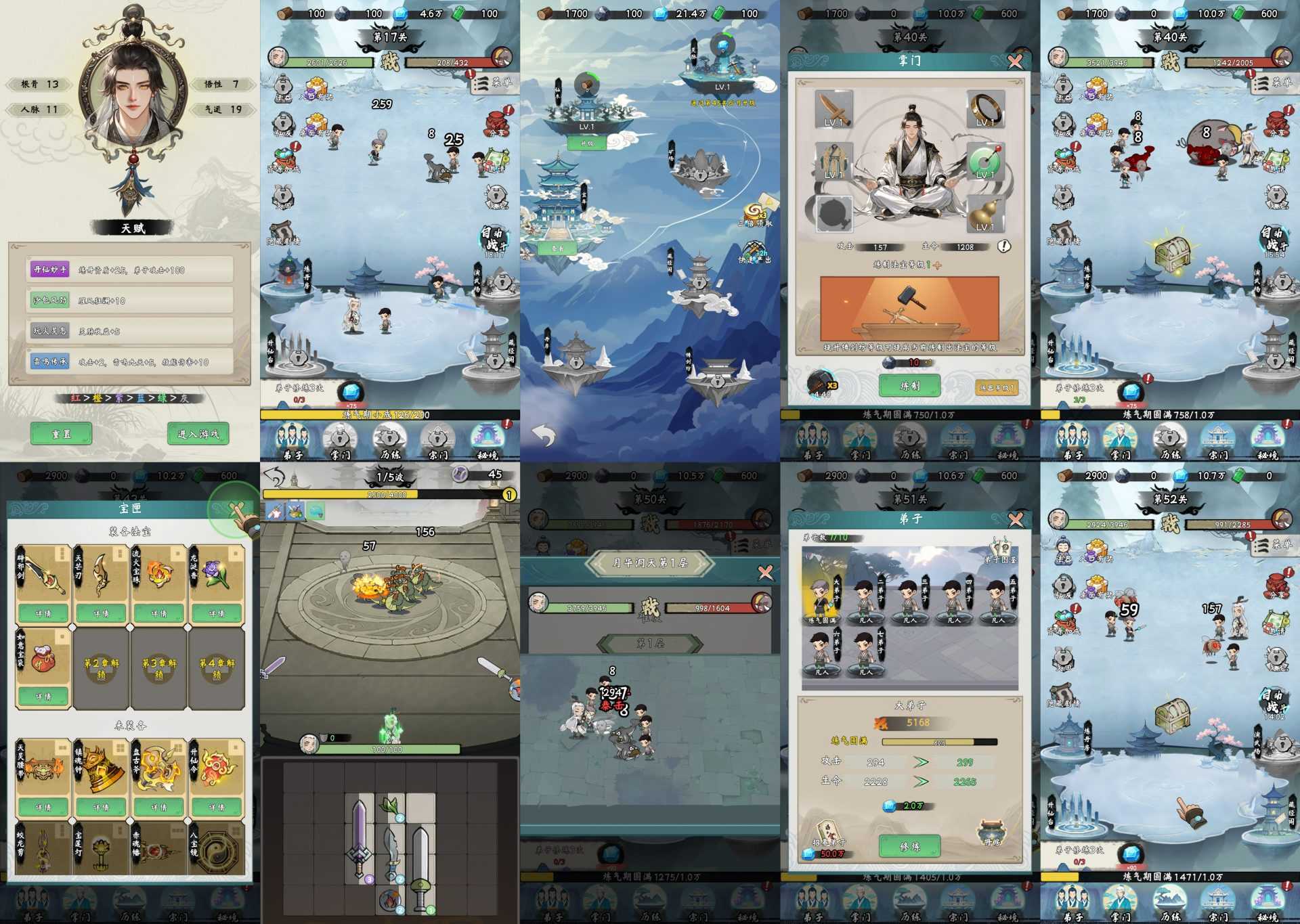Activate 快速产出 quick production

[756, 252]
